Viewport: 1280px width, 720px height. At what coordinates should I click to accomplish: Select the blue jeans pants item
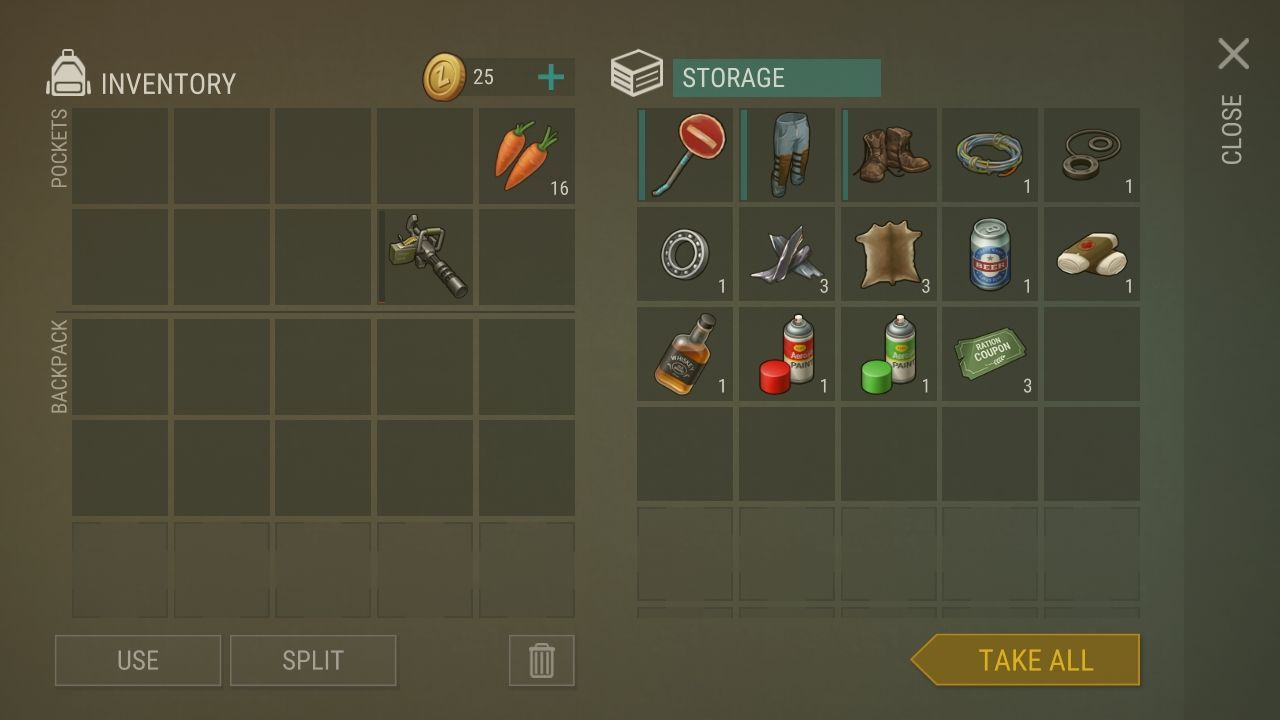coord(787,155)
